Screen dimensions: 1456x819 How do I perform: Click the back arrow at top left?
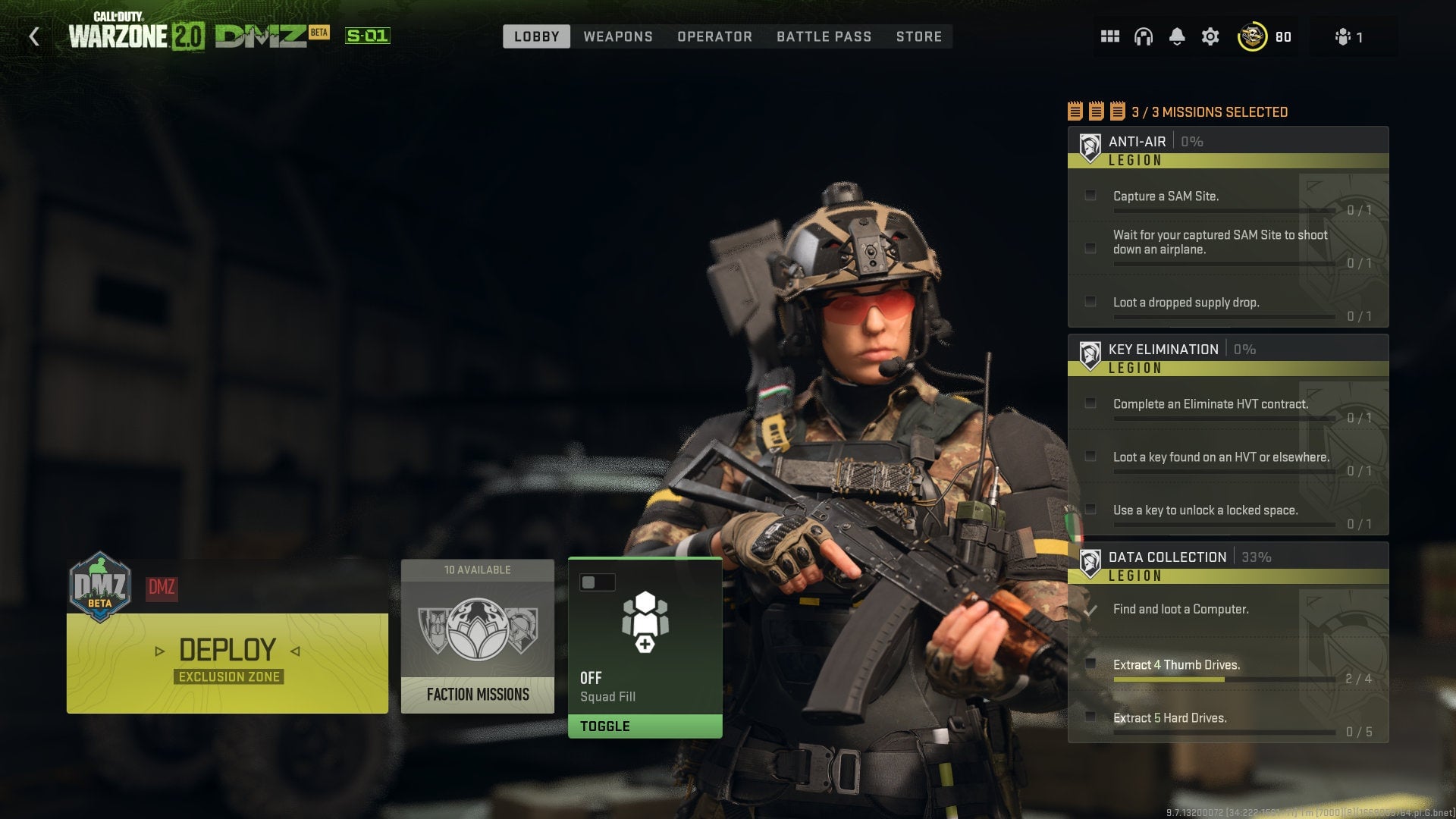(x=33, y=36)
